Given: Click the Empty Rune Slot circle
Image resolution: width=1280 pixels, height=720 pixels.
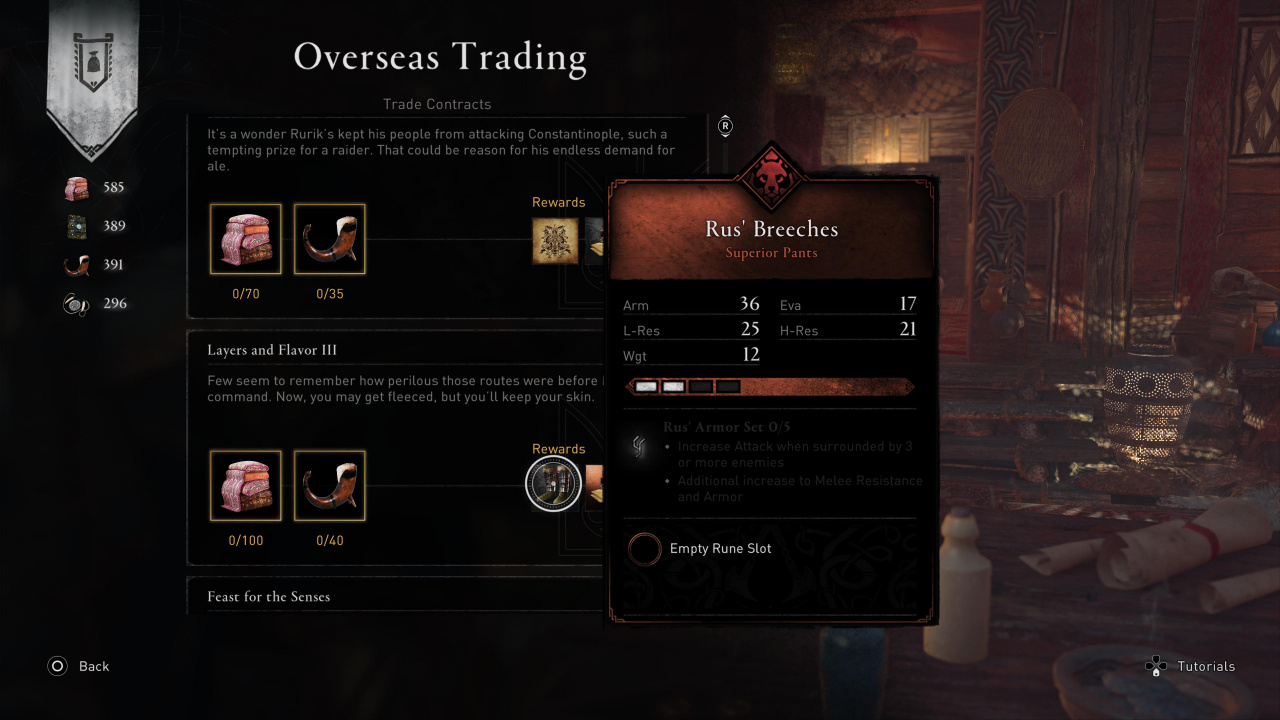Looking at the screenshot, I should click(645, 548).
